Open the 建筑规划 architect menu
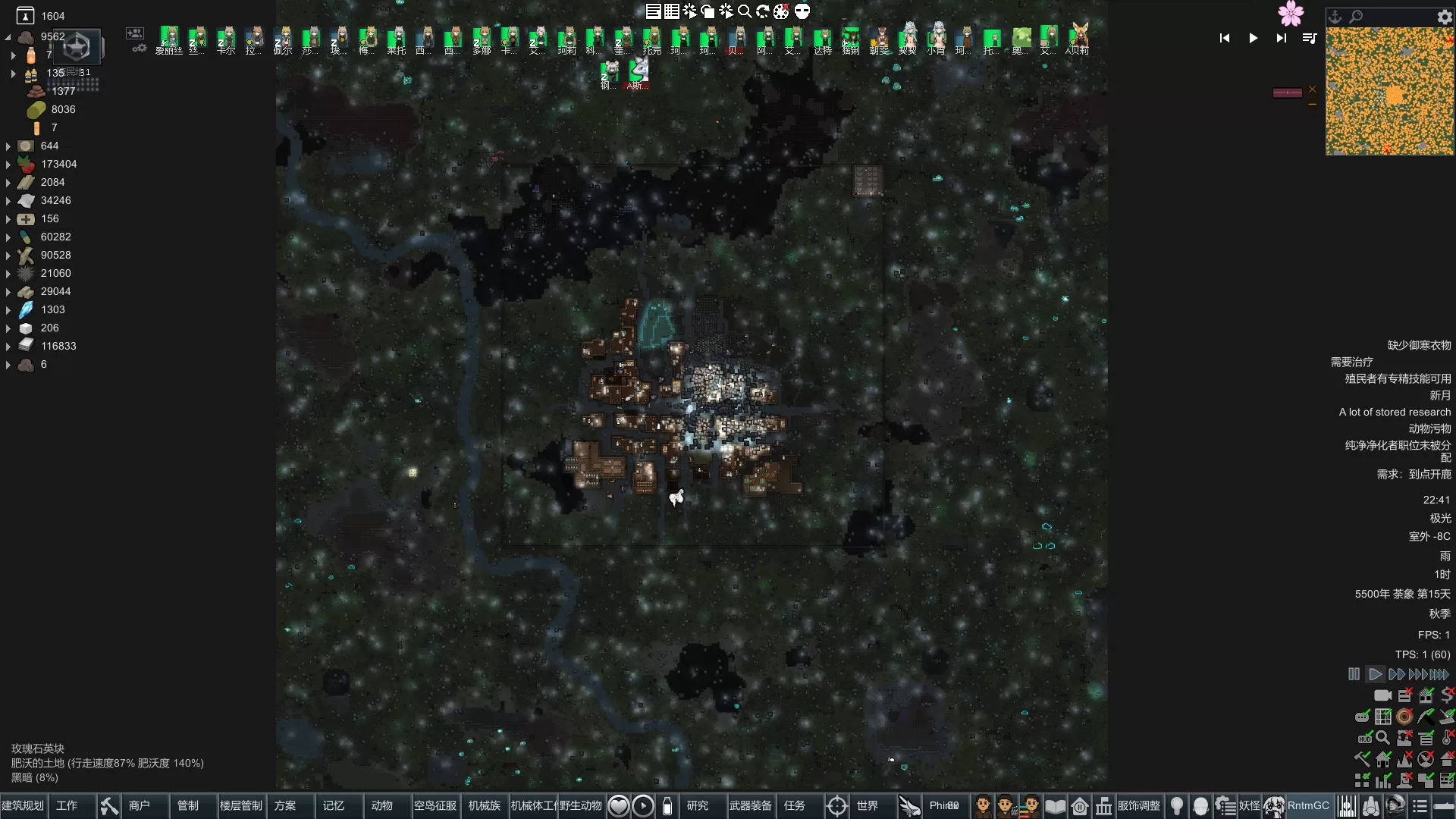 tap(24, 805)
